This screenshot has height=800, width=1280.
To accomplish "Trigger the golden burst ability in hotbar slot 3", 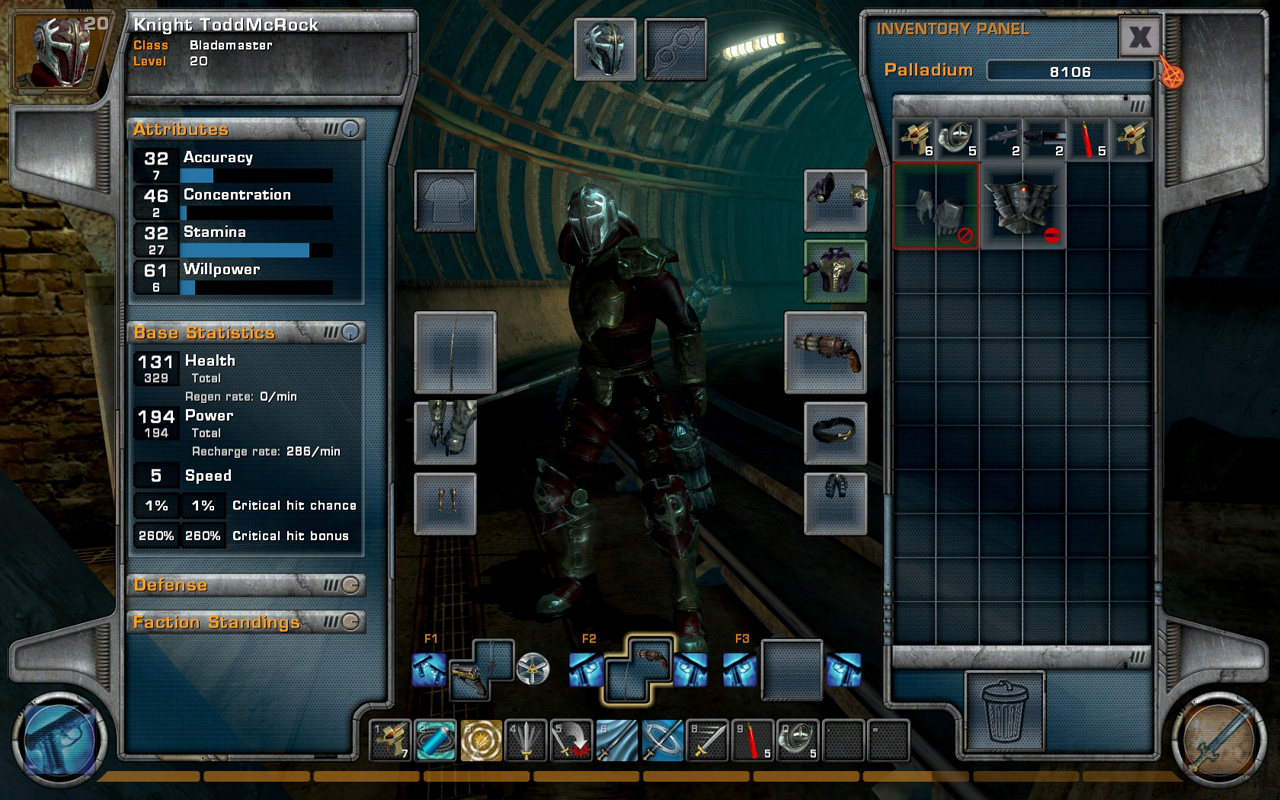I will tap(481, 740).
